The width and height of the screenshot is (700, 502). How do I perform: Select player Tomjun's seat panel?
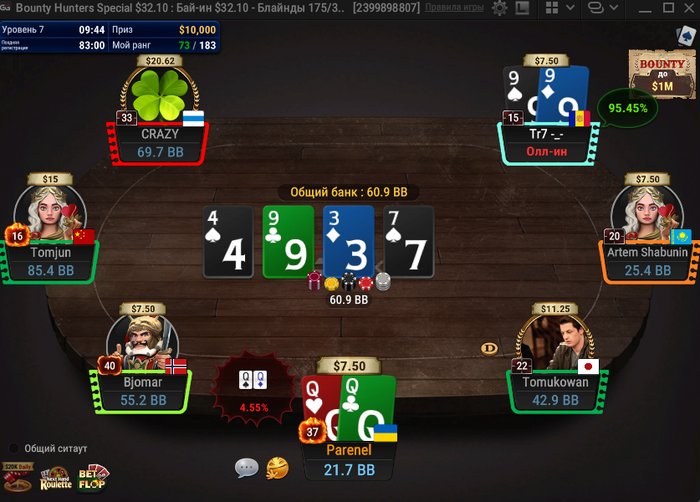pos(52,260)
